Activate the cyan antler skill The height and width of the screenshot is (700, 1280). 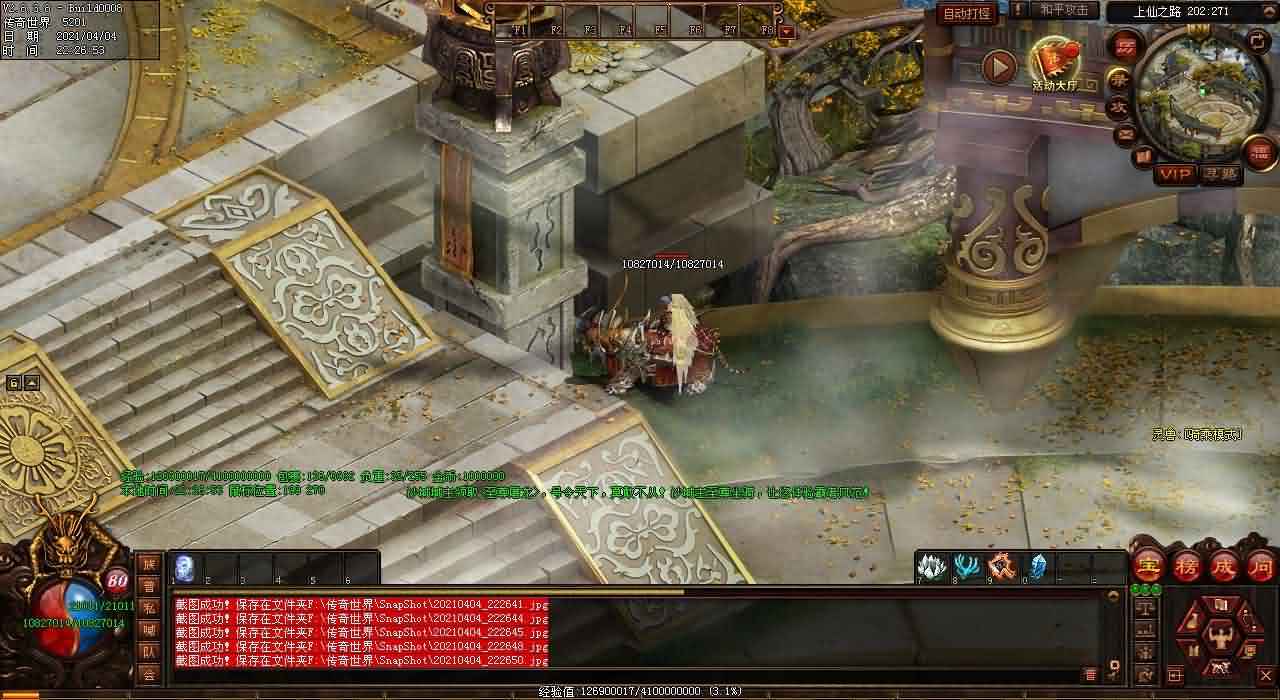(x=966, y=567)
